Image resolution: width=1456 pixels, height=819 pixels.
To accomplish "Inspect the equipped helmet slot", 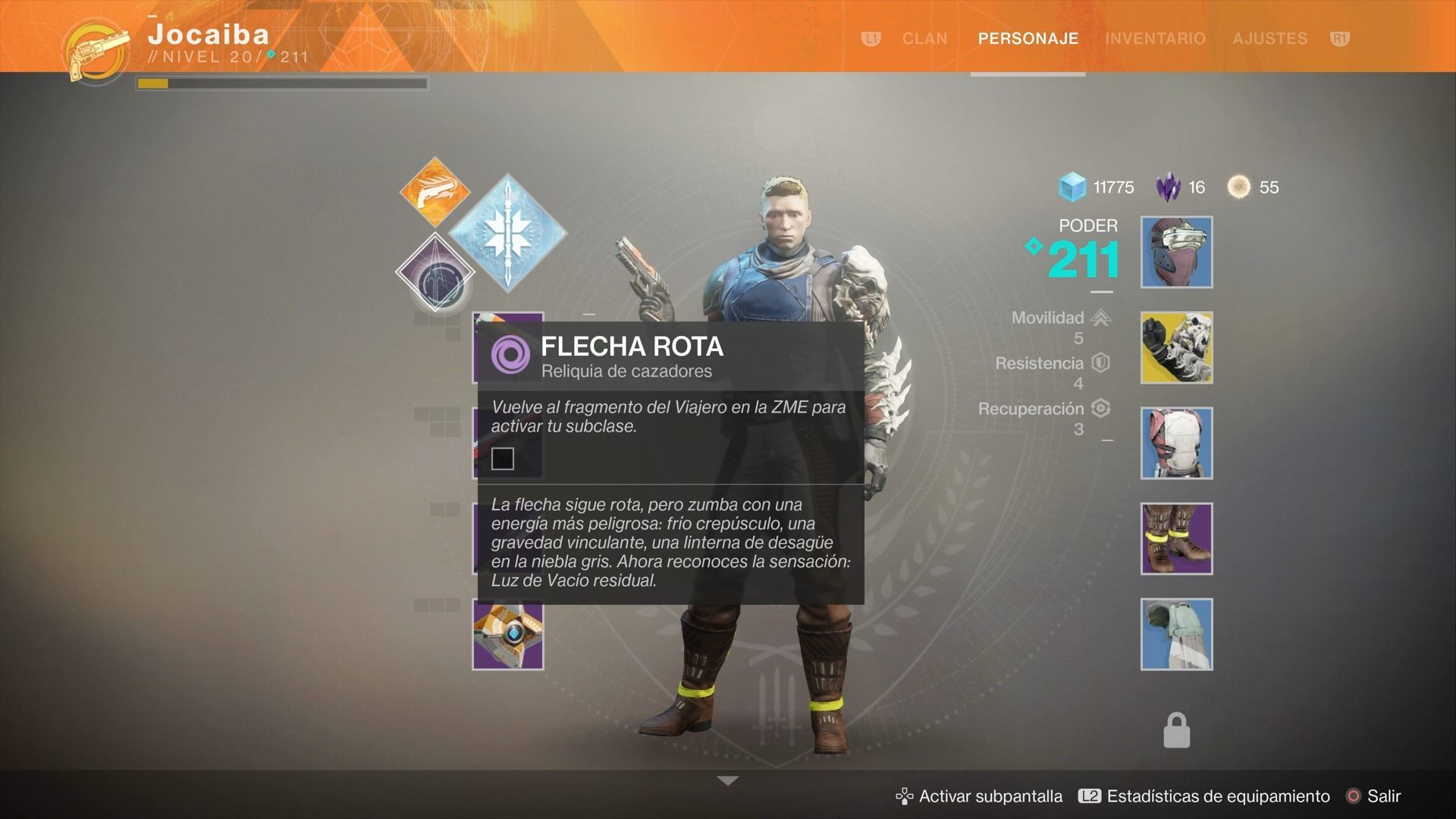I will click(1176, 253).
